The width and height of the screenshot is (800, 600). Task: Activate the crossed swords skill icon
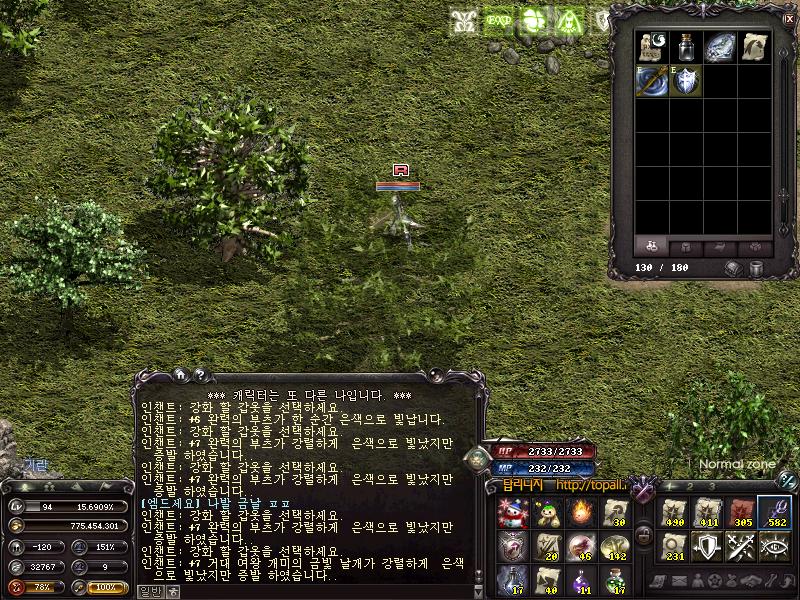click(x=741, y=545)
